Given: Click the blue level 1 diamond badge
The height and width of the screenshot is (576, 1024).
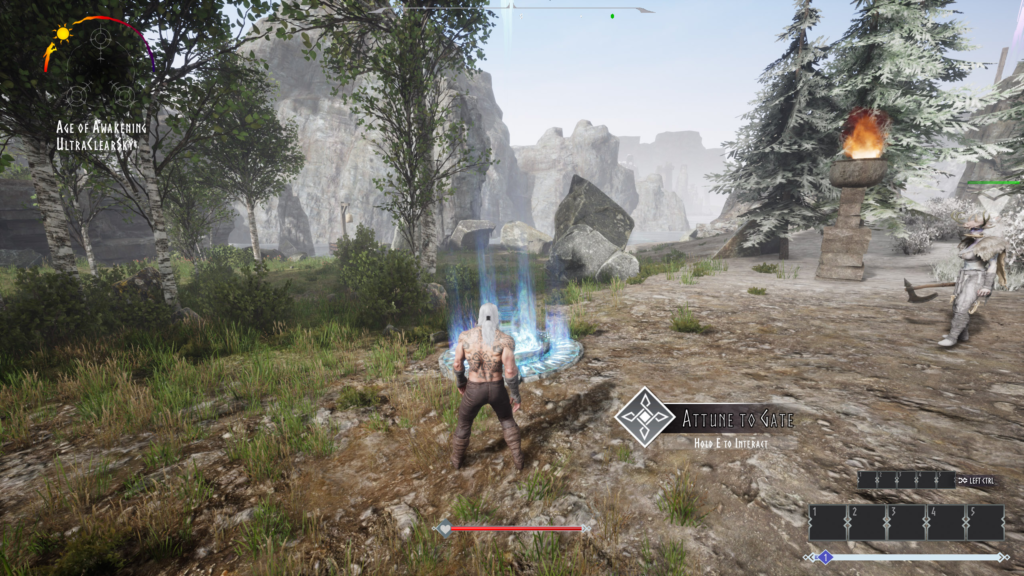Looking at the screenshot, I should (x=826, y=557).
